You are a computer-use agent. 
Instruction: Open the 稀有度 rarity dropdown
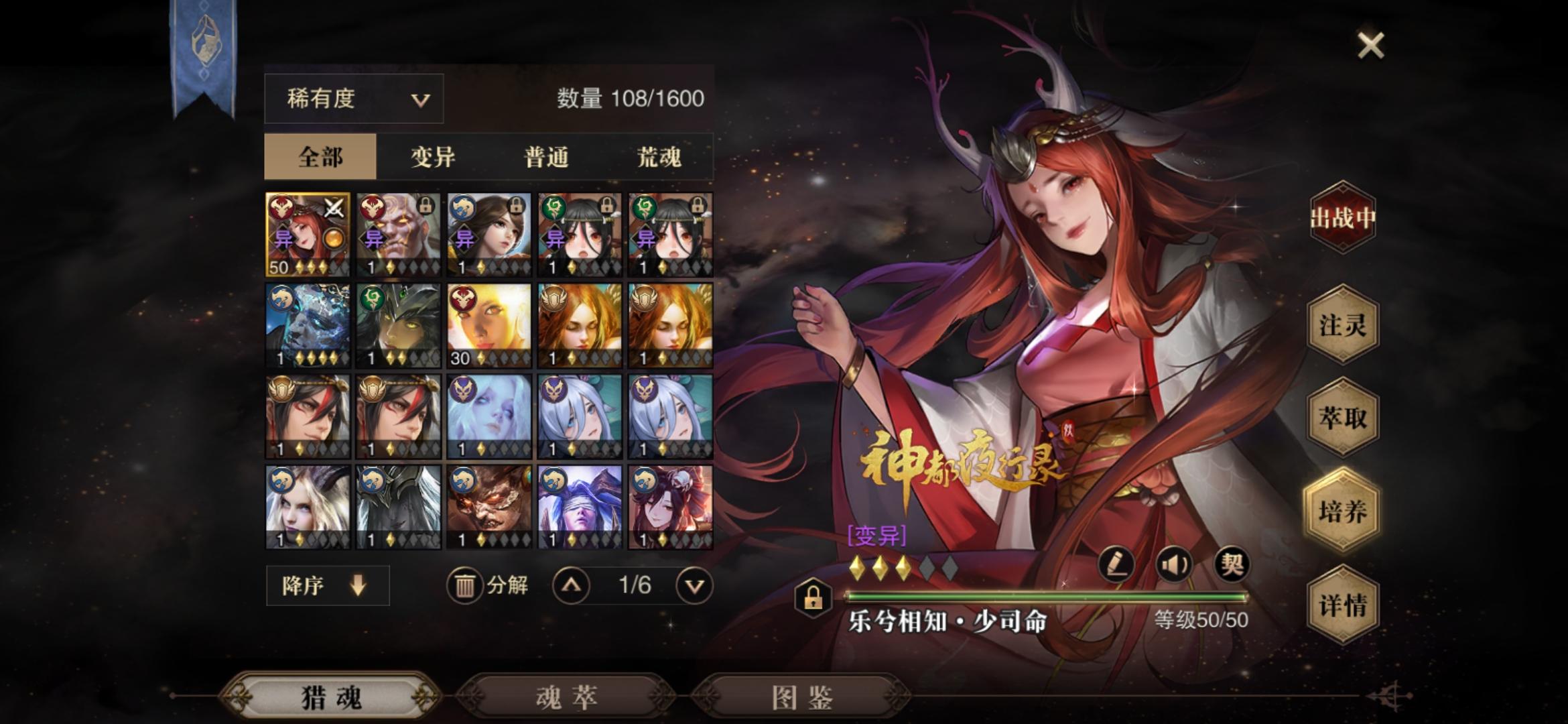(353, 98)
